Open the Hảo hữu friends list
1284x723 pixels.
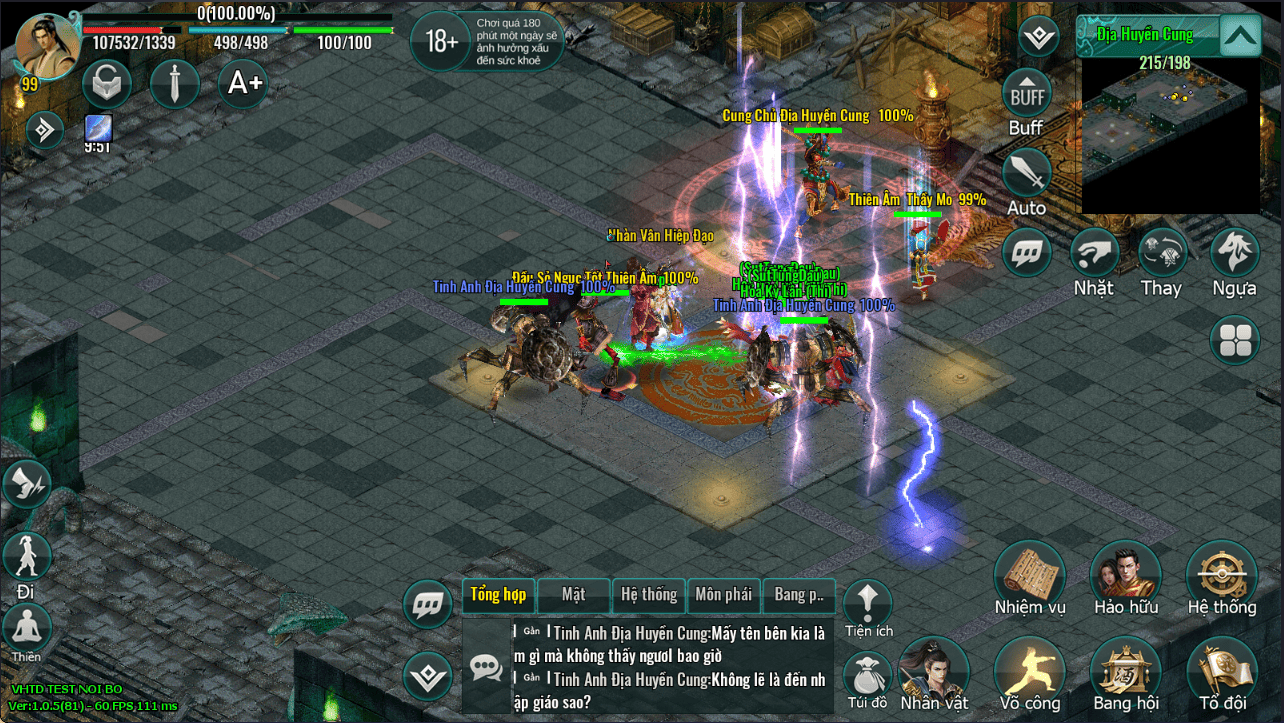(1125, 574)
